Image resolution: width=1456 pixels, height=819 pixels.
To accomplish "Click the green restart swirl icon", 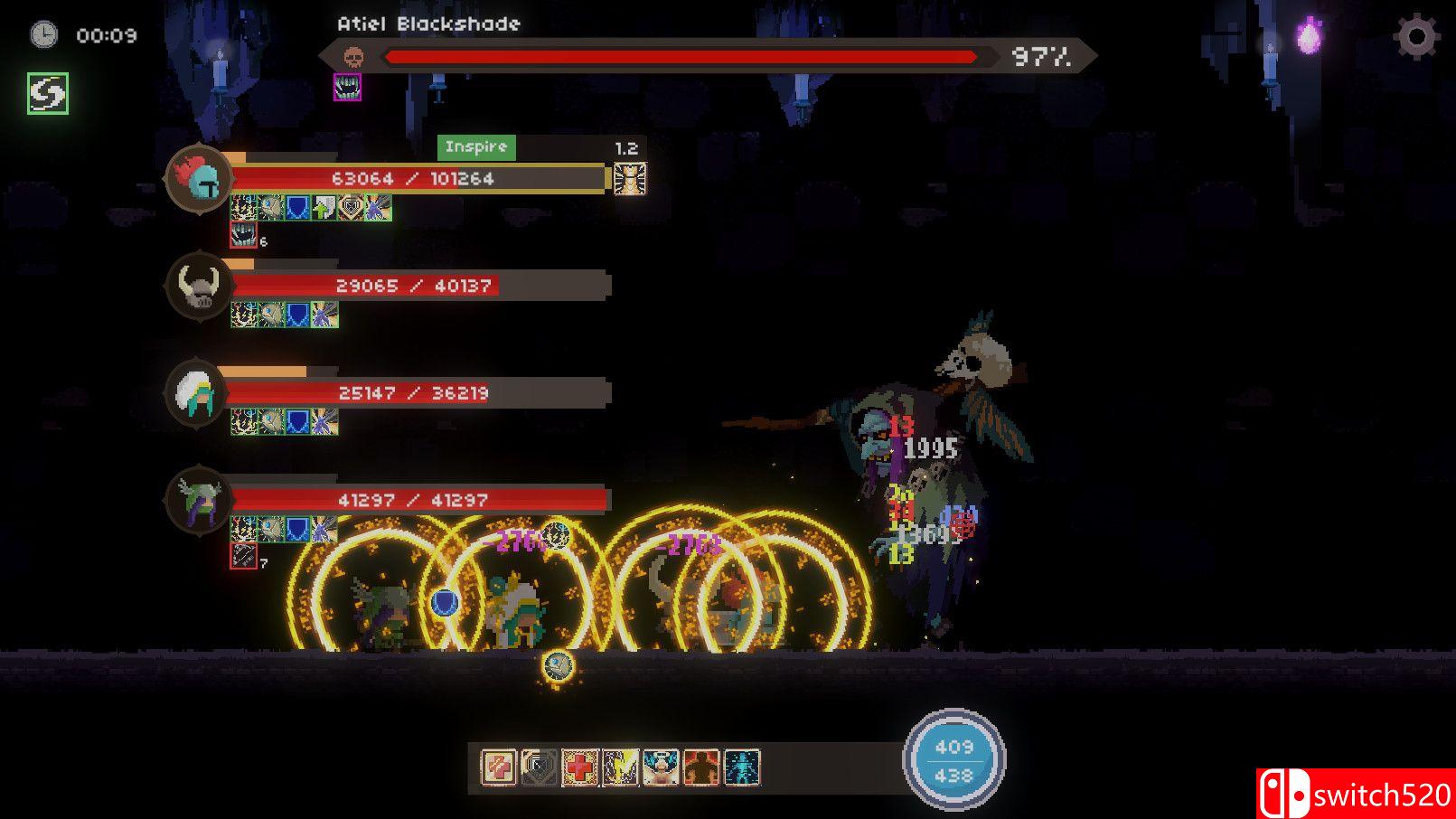I will (x=47, y=90).
